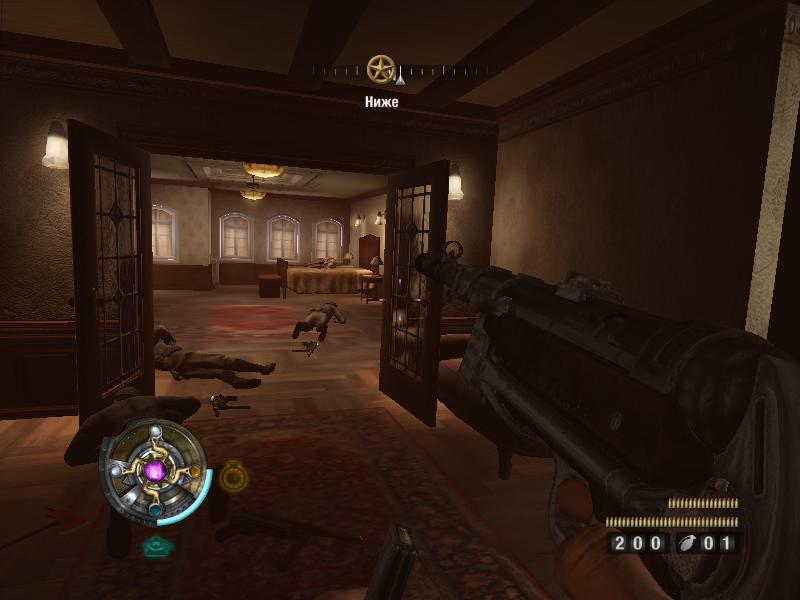Select the Veil medallion with purple crystal
The image size is (800, 600).
pos(154,470)
